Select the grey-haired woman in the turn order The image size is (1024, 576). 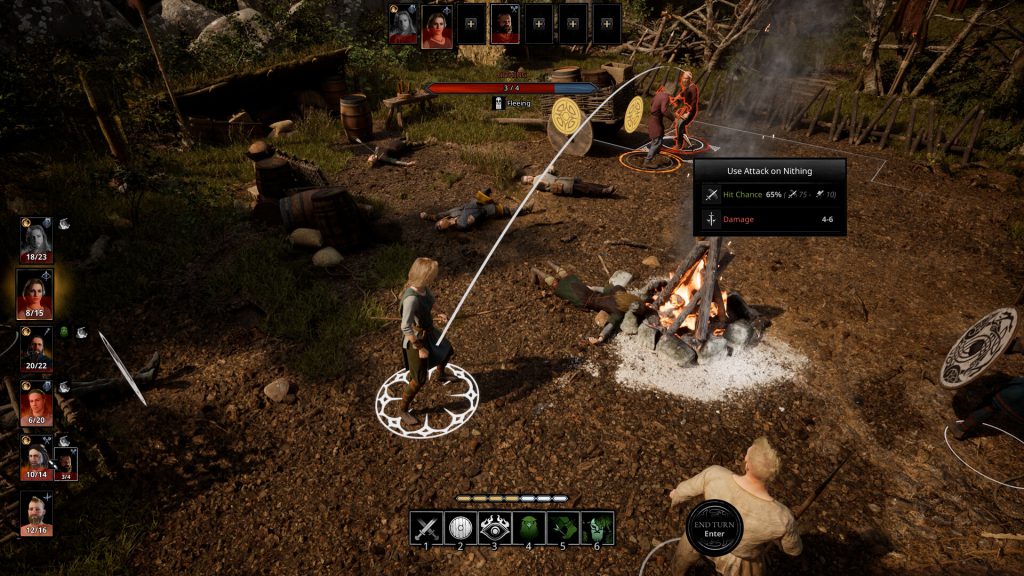[x=403, y=24]
